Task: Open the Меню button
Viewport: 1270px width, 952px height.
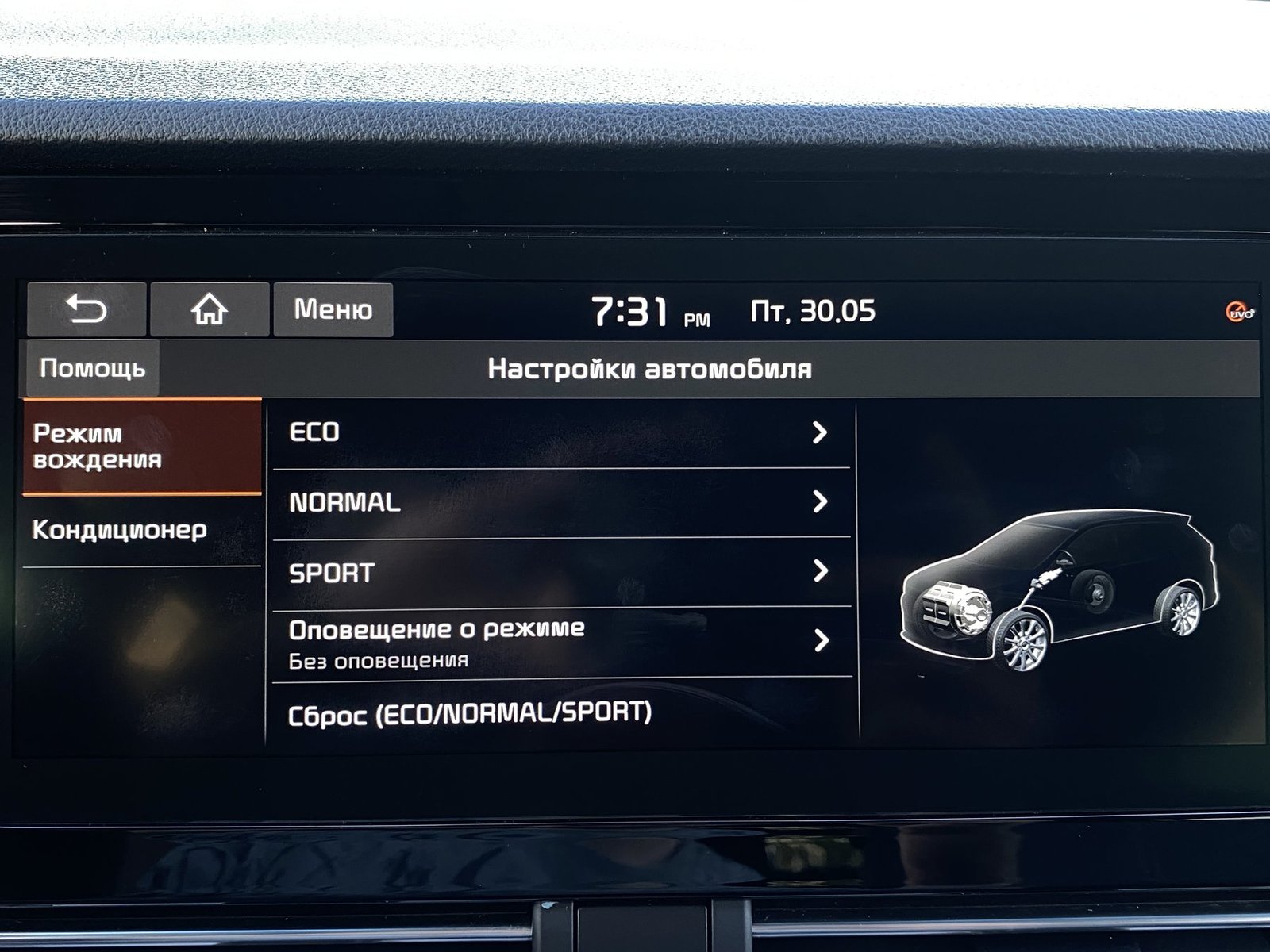Action: (x=333, y=309)
